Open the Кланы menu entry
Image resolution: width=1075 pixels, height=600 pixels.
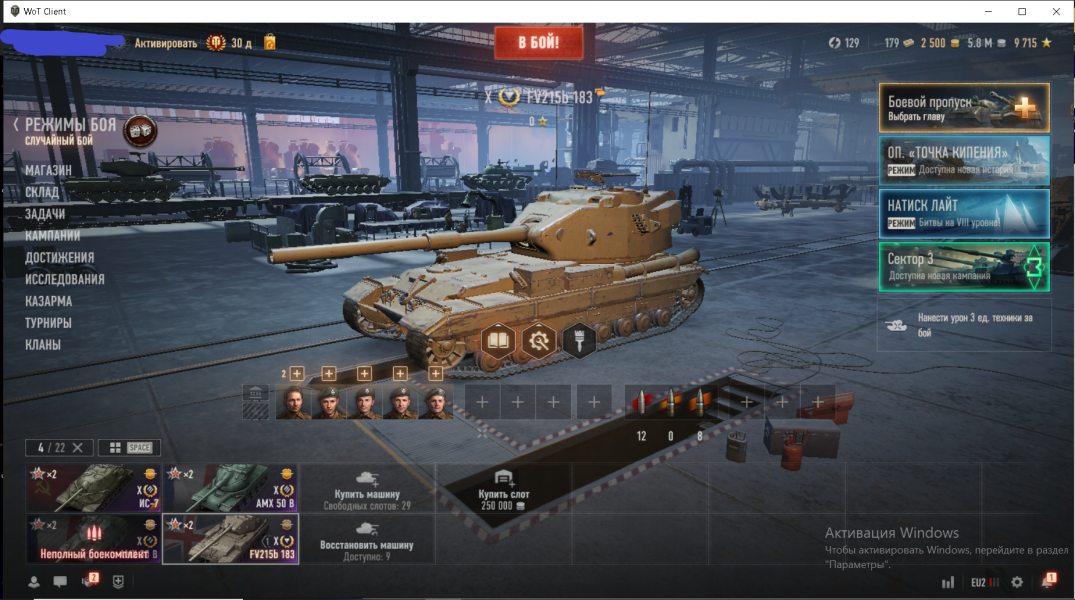[x=43, y=345]
